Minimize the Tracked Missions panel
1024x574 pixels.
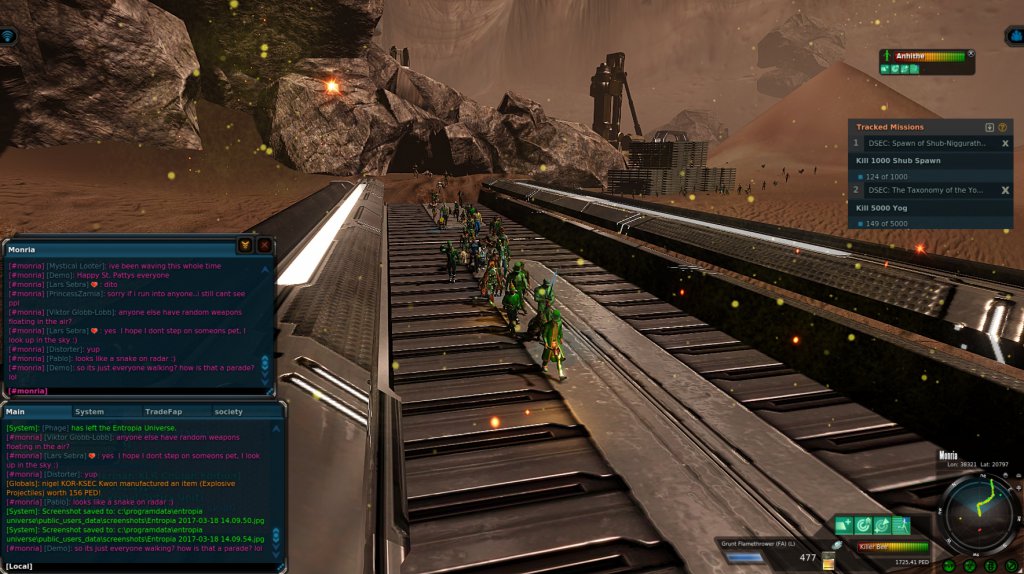[989, 127]
